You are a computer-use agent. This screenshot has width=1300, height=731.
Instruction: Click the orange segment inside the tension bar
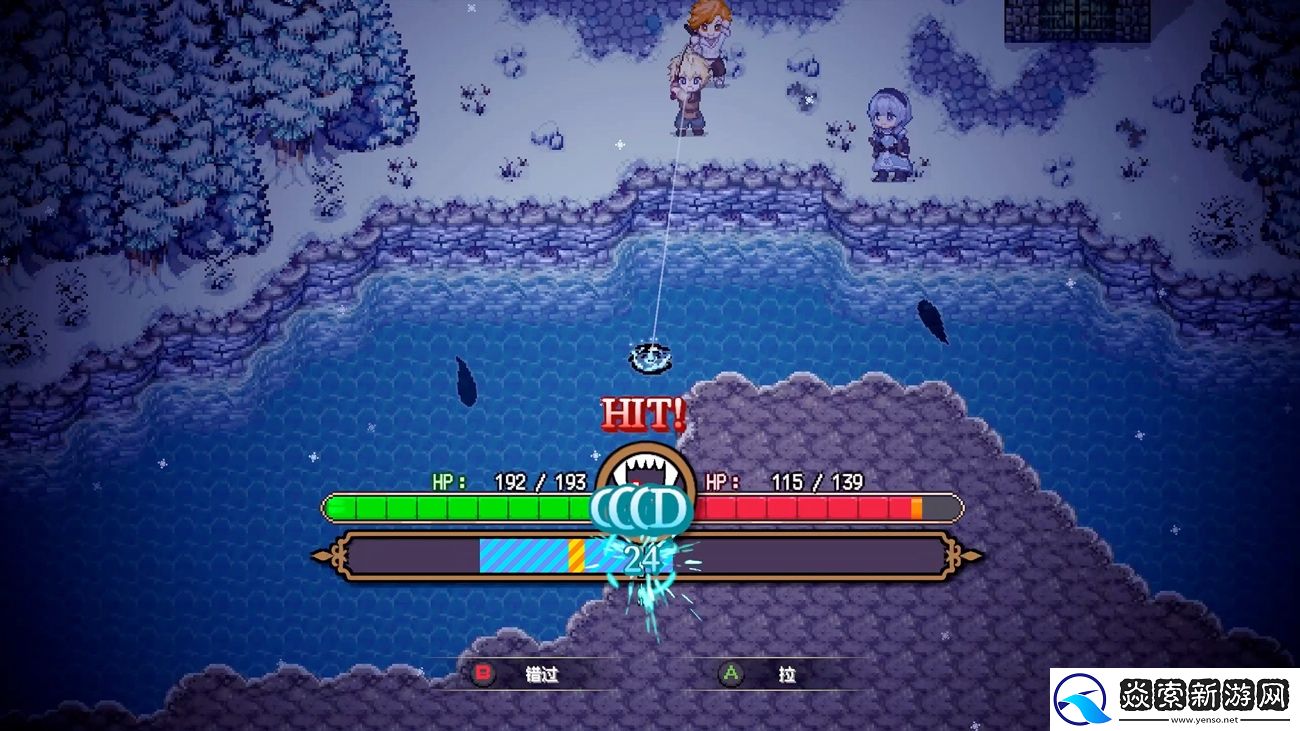coord(575,558)
